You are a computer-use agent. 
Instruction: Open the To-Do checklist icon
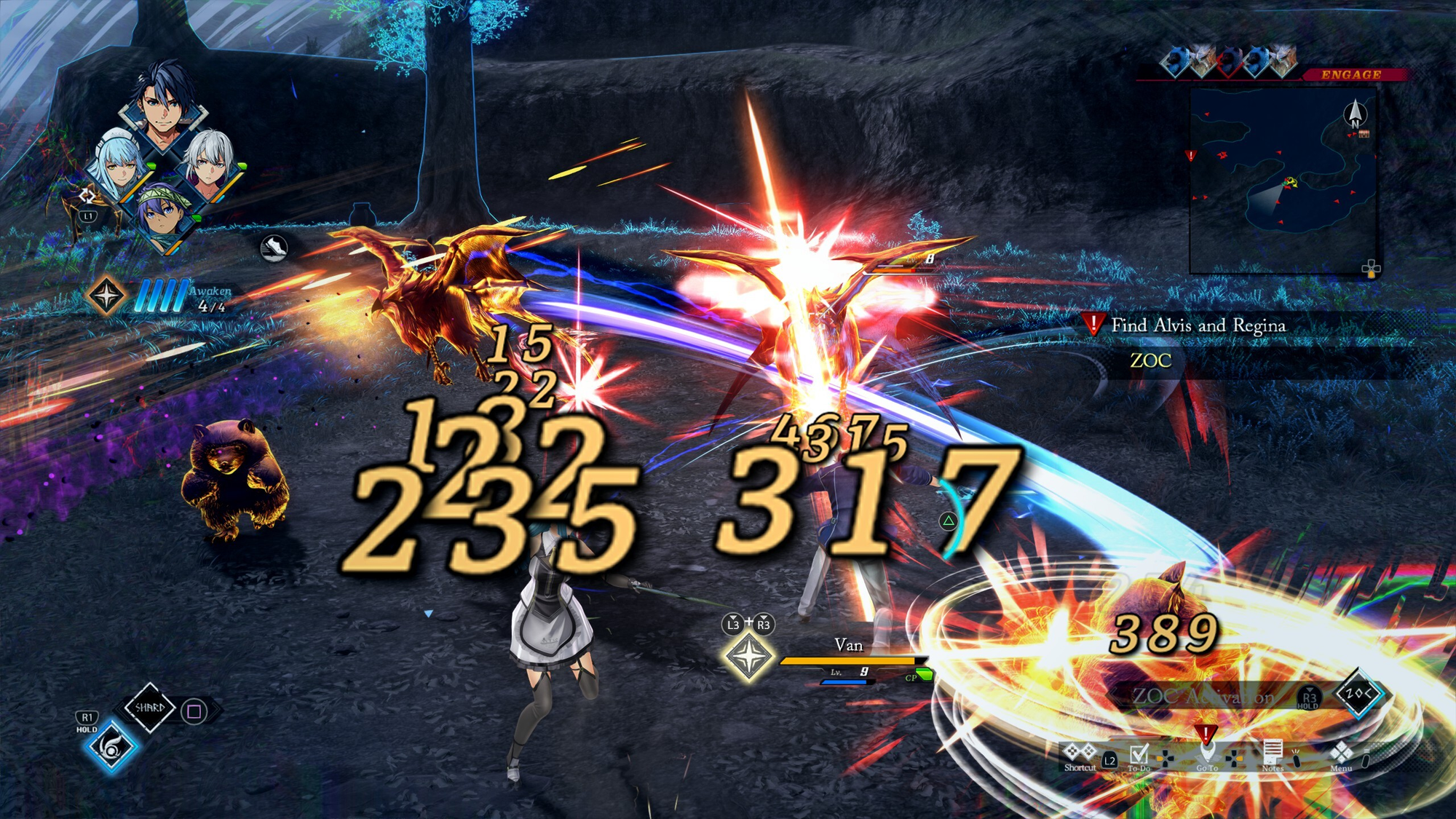coord(1139,755)
